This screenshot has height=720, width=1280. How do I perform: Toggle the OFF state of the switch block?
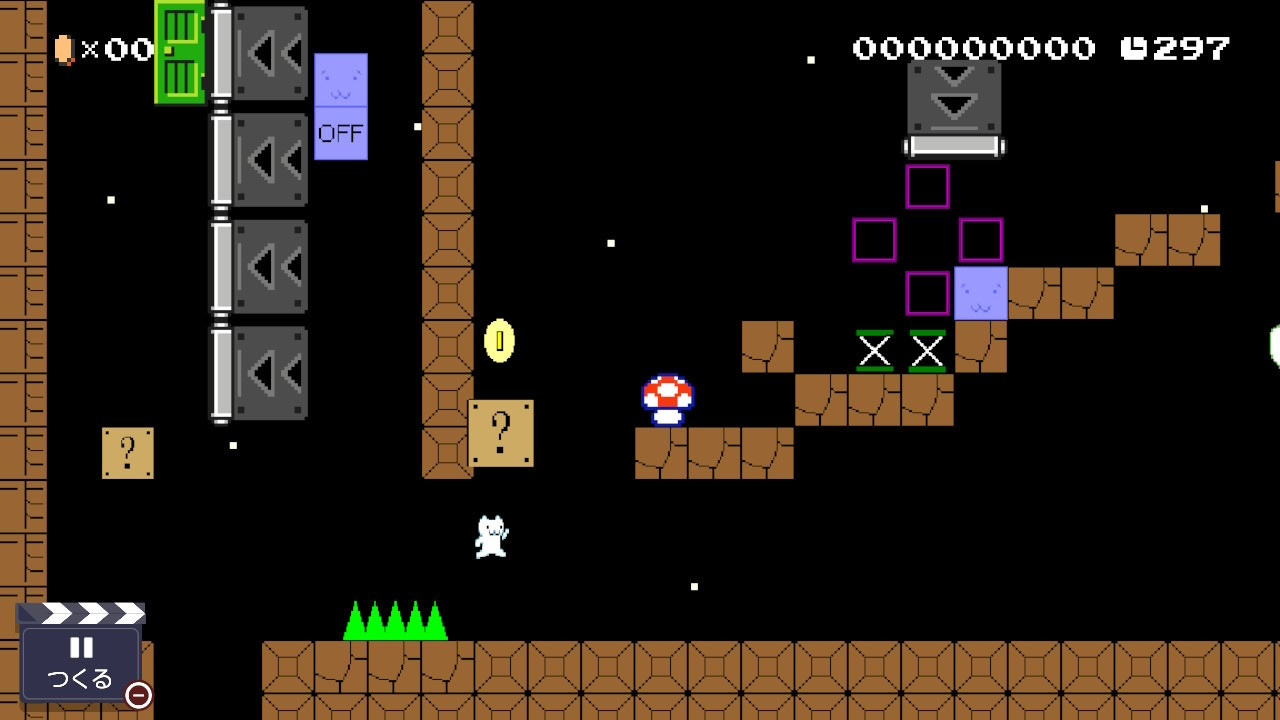click(x=341, y=131)
